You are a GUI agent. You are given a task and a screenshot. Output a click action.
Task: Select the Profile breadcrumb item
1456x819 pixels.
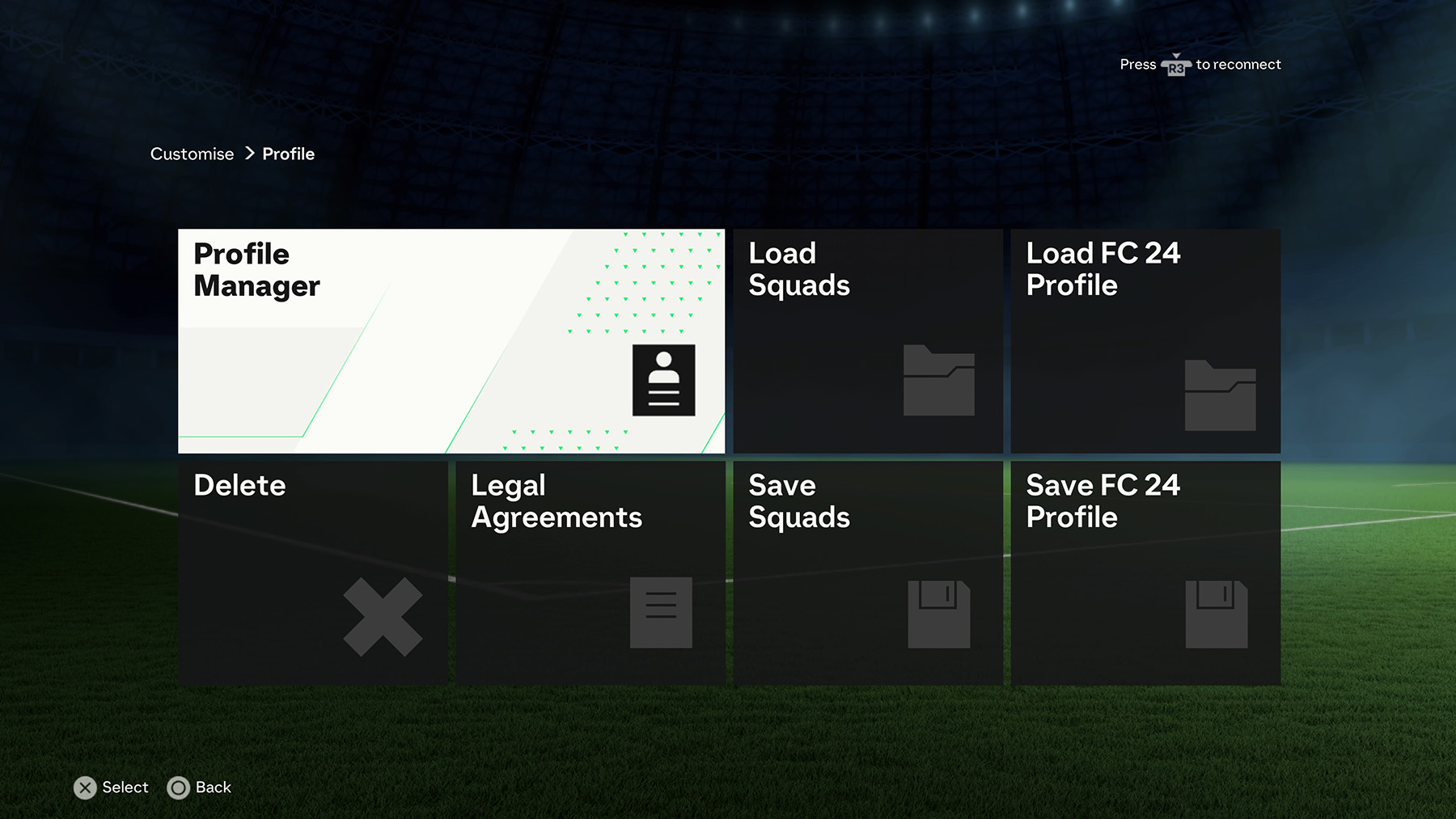288,154
